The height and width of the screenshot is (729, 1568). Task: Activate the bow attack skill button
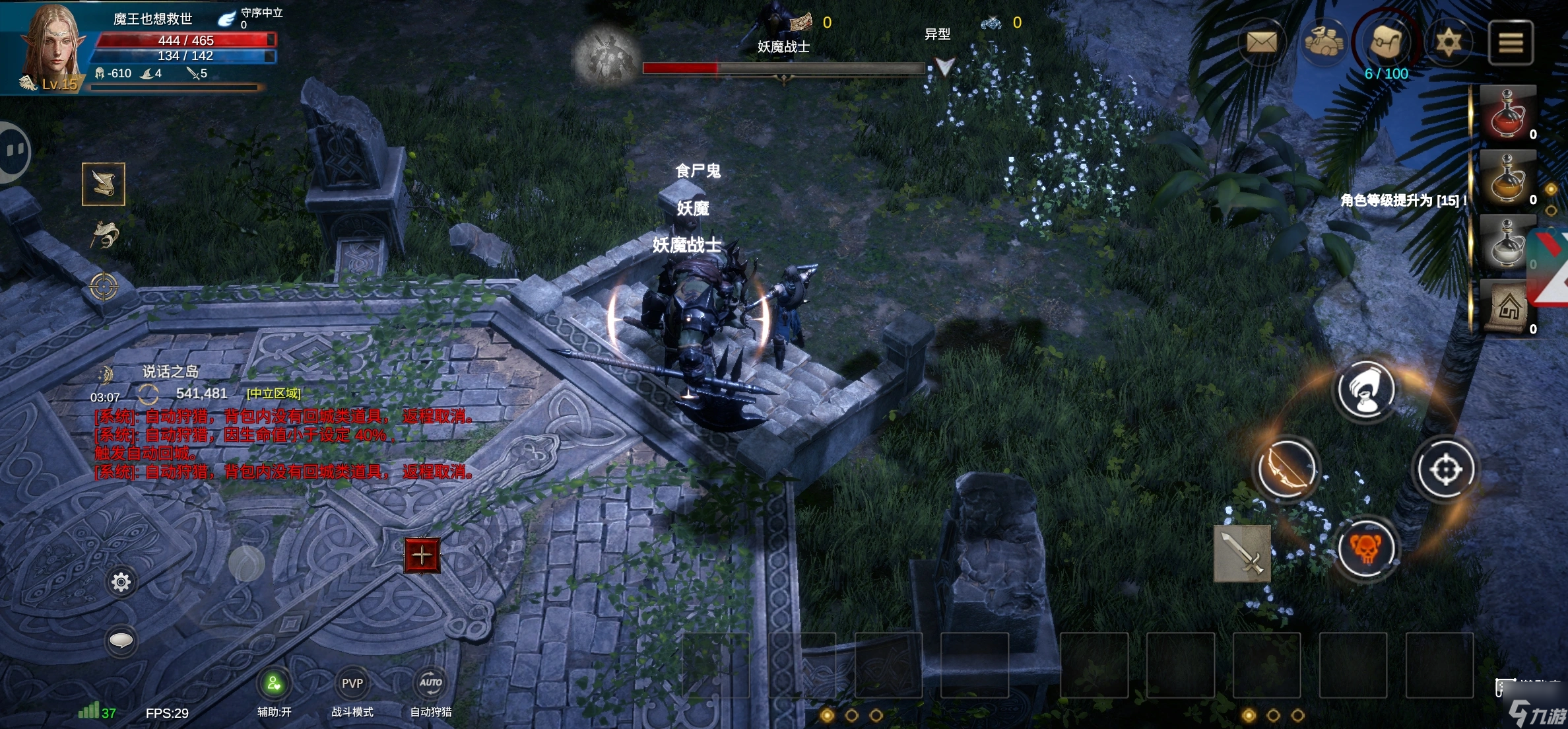point(1286,469)
